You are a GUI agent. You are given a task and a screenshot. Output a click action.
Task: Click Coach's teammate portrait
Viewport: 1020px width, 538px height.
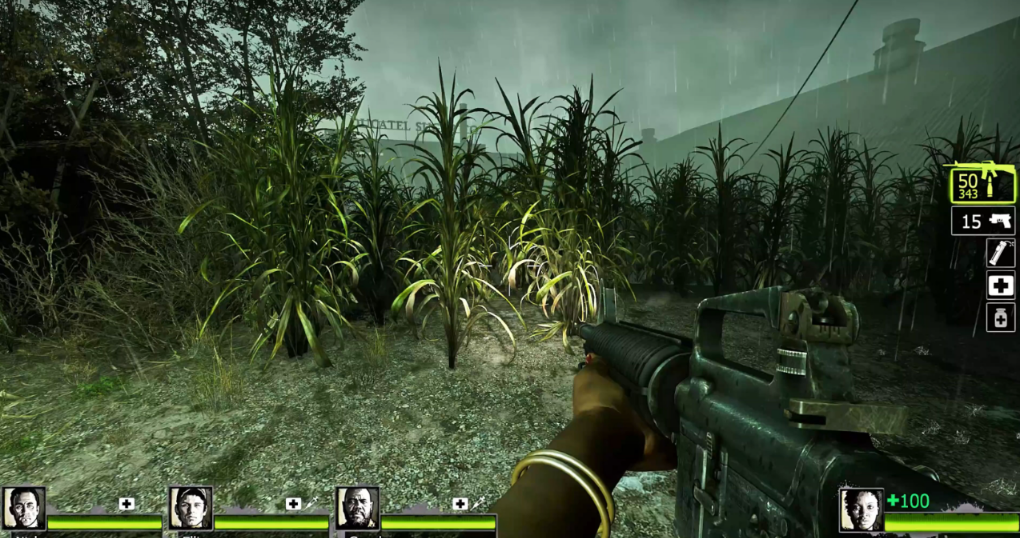[x=357, y=508]
